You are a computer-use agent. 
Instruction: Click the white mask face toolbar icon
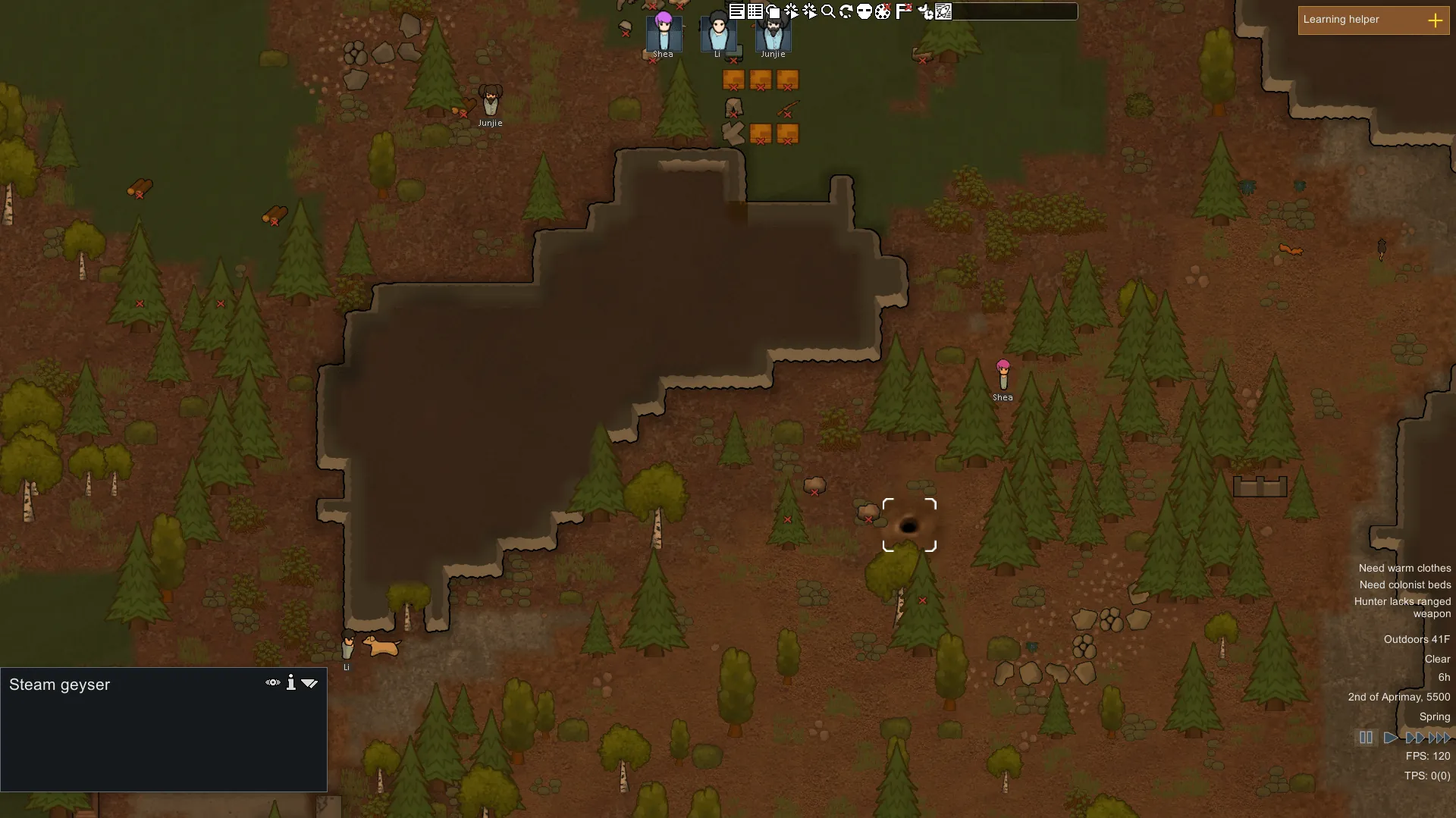click(x=864, y=11)
